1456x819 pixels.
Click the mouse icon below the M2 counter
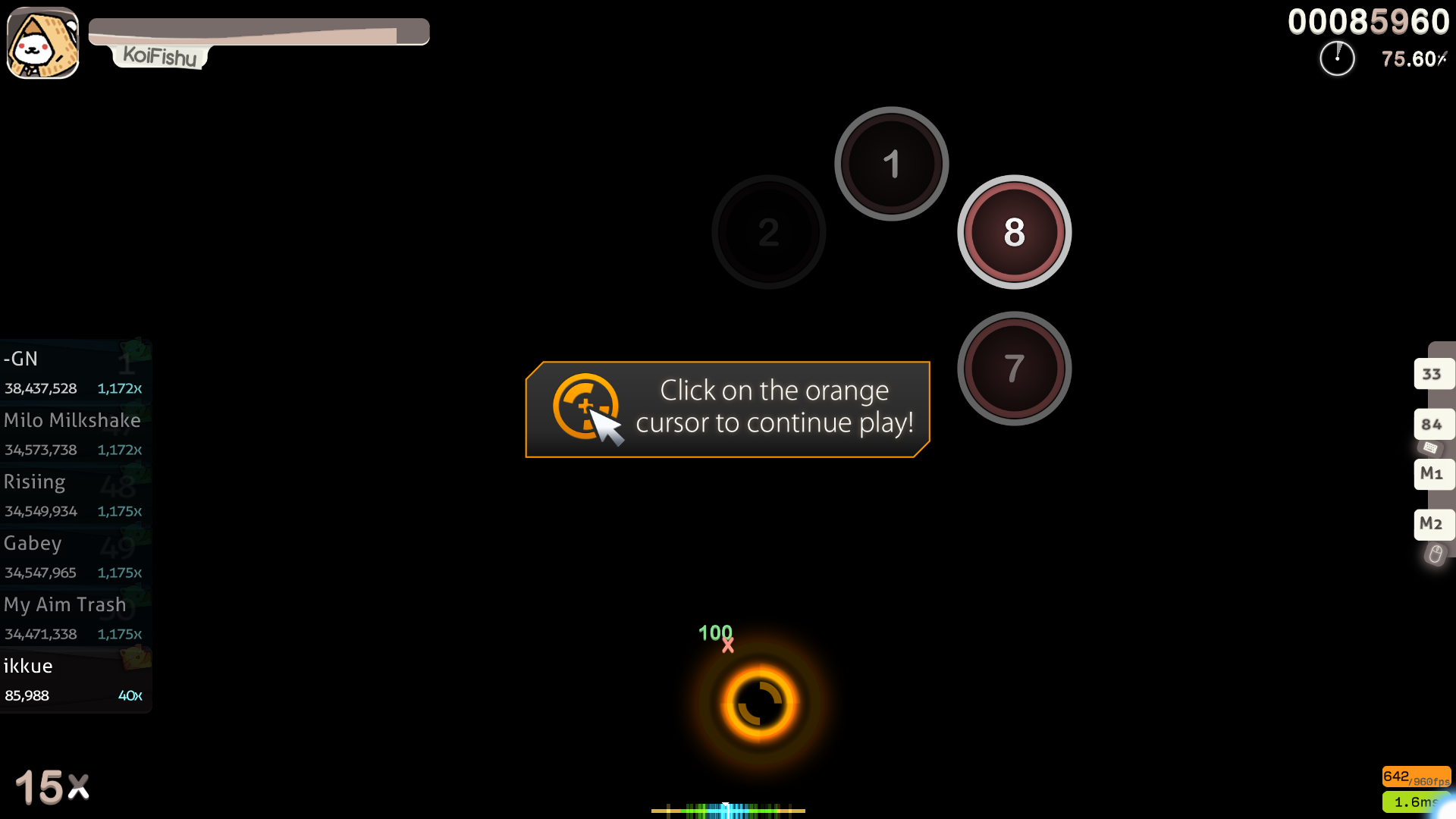point(1436,554)
